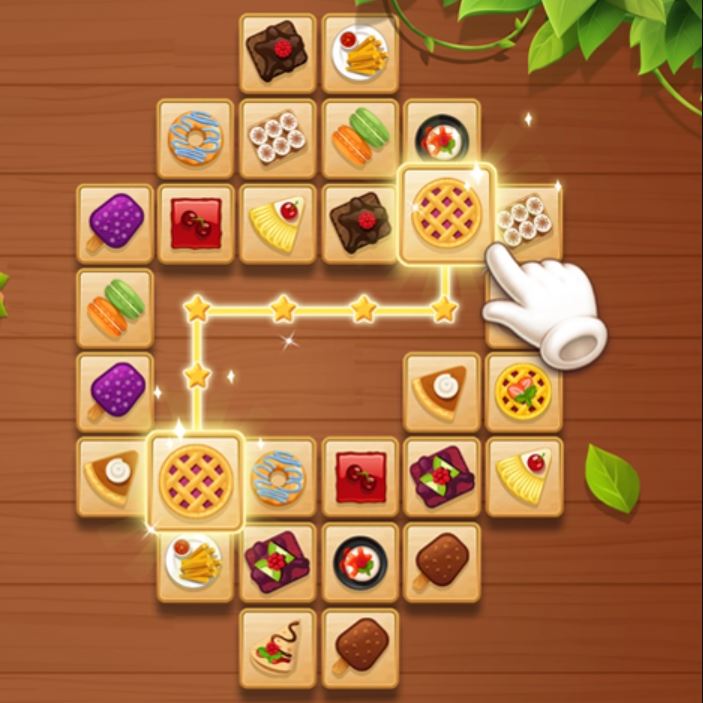Pick the crepe with chocolate drizzle tile

pyautogui.click(x=277, y=647)
